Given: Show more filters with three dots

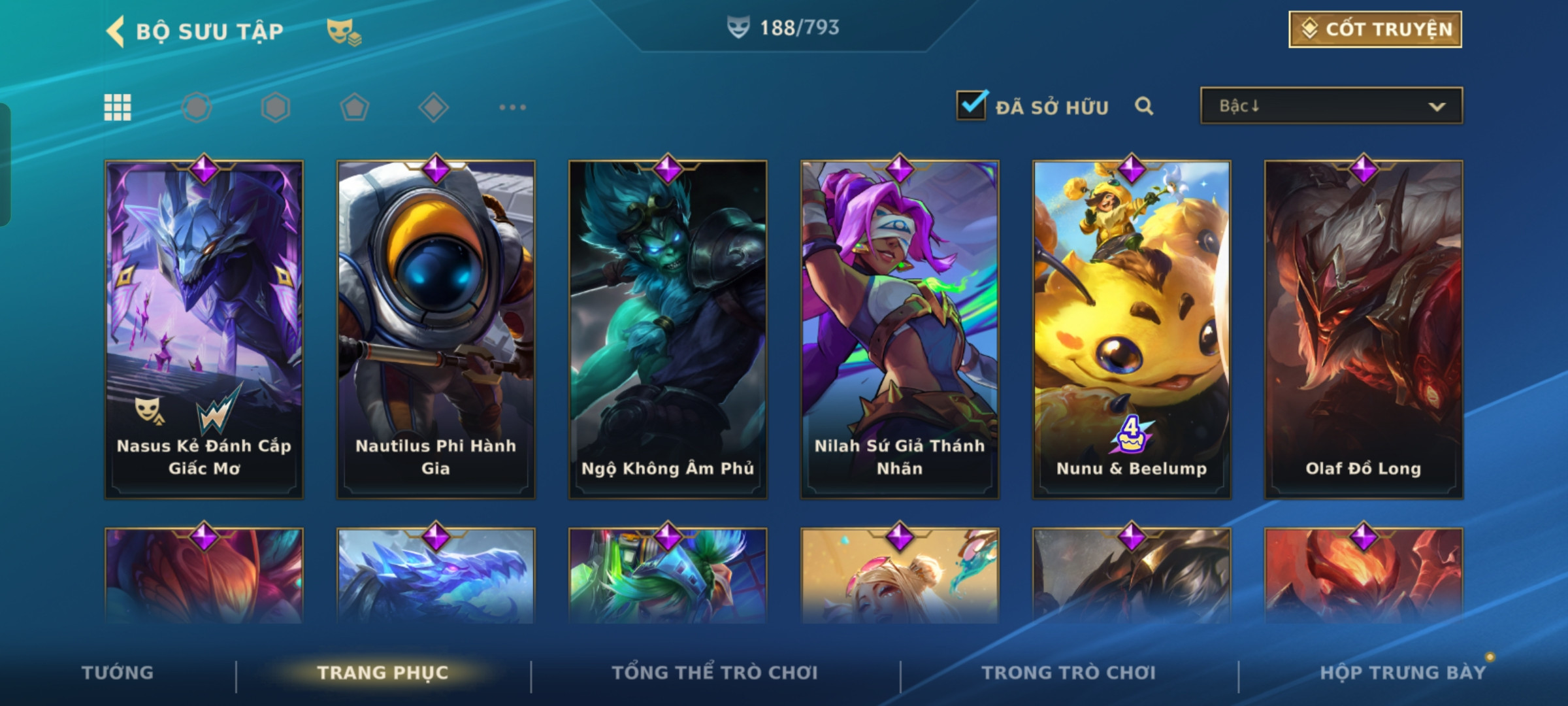Looking at the screenshot, I should [512, 107].
